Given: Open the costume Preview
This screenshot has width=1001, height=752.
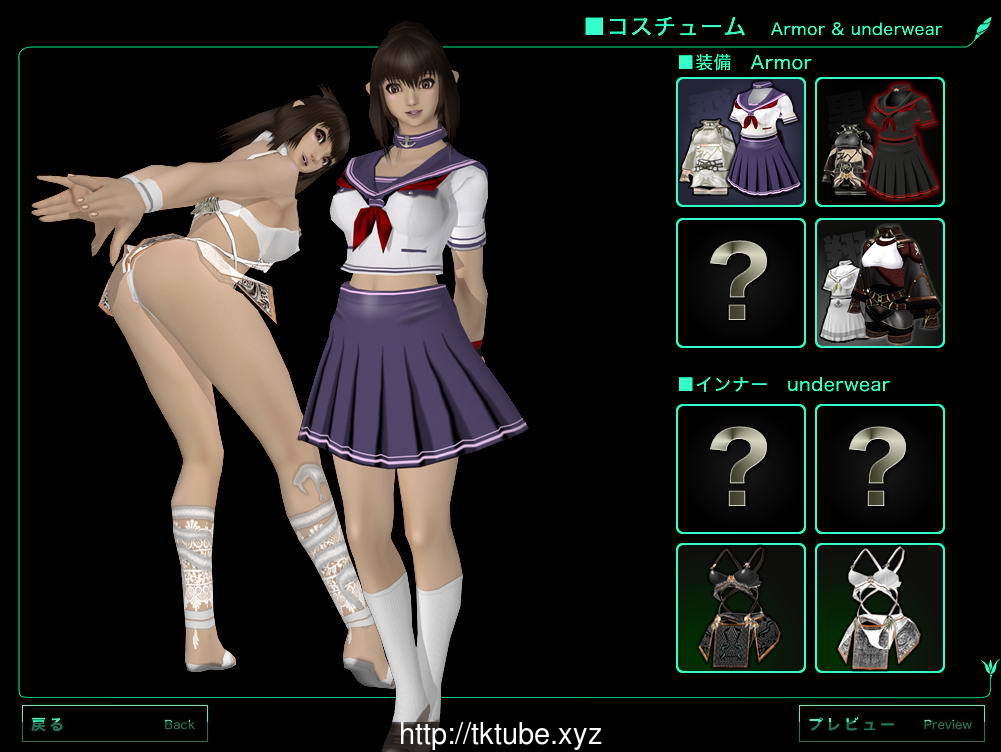Looking at the screenshot, I should tap(892, 724).
